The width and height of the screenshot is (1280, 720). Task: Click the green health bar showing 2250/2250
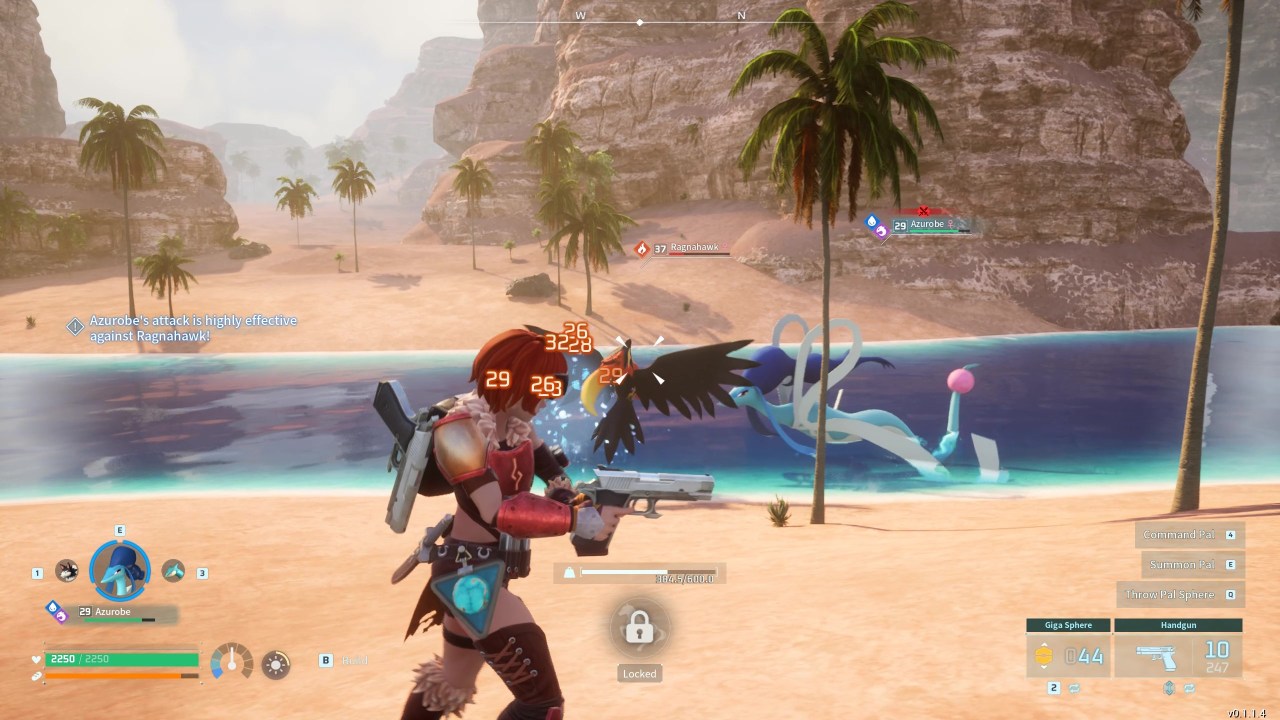pos(120,658)
